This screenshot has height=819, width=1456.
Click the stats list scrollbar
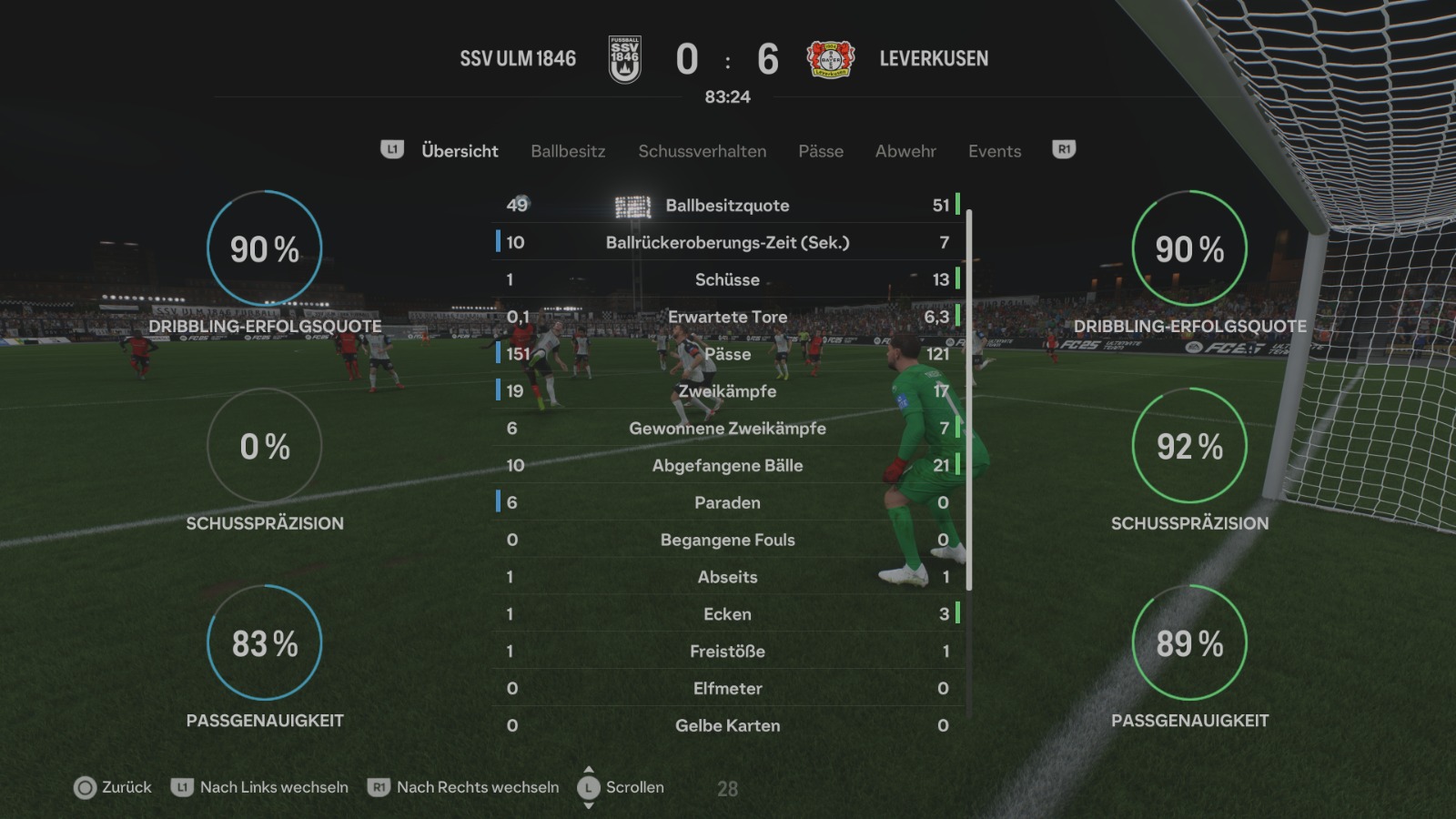pyautogui.click(x=969, y=400)
